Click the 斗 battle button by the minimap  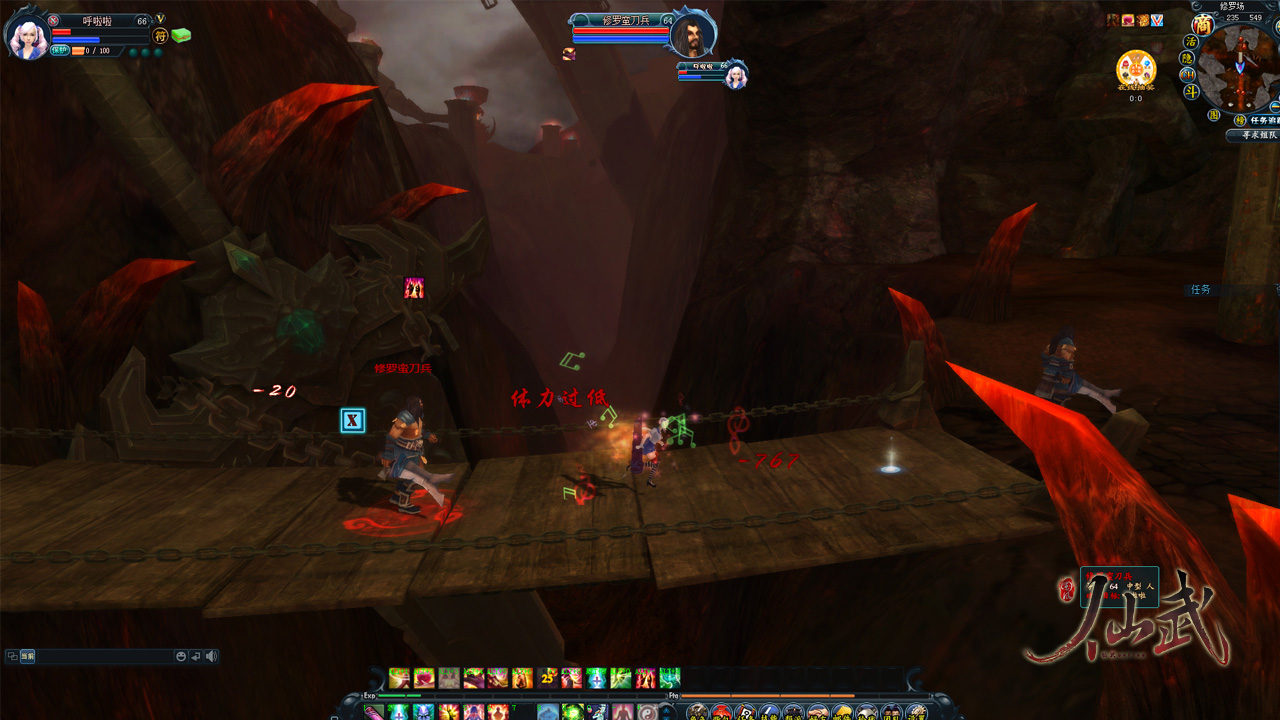(x=1192, y=91)
